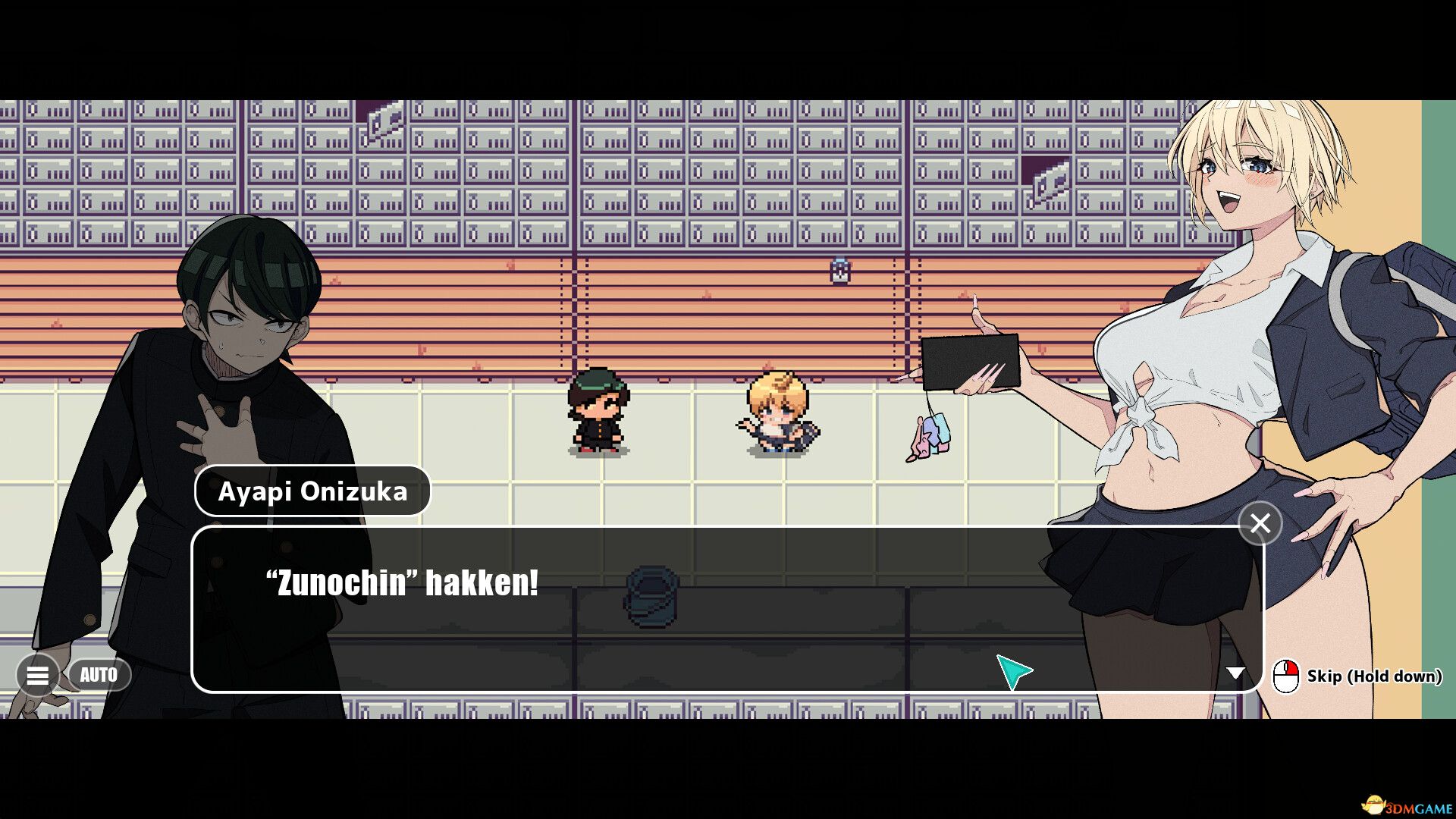Expand options under the white triangle indicator
The height and width of the screenshot is (819, 1456).
click(x=1237, y=671)
